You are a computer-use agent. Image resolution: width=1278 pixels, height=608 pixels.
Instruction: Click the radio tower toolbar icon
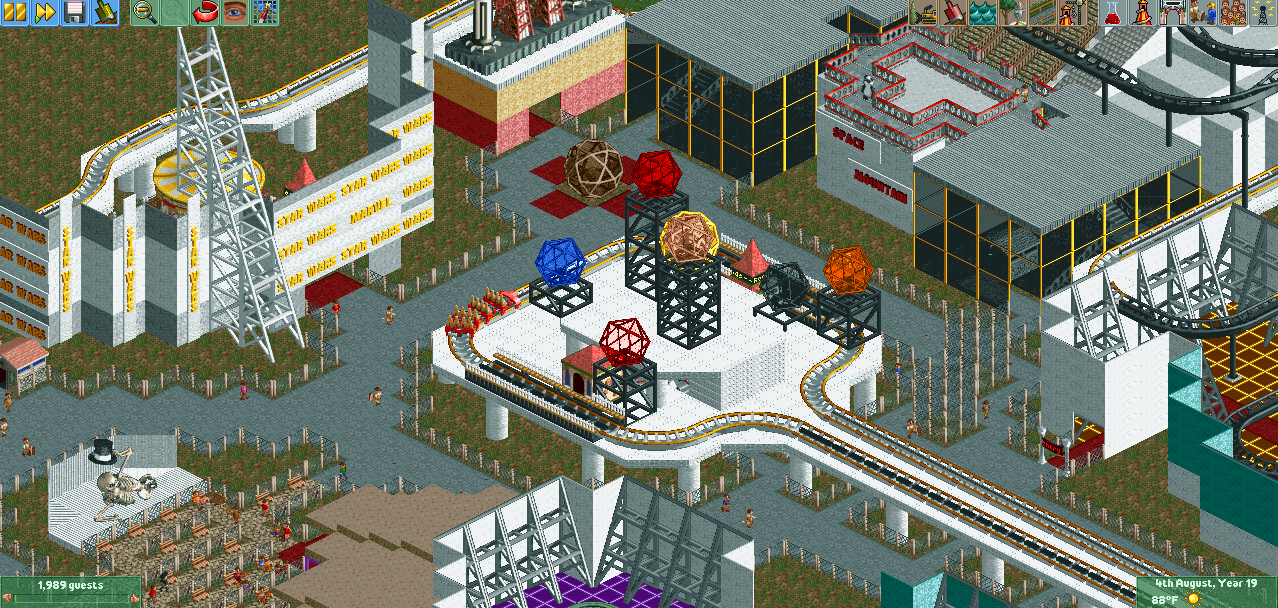point(1263,13)
